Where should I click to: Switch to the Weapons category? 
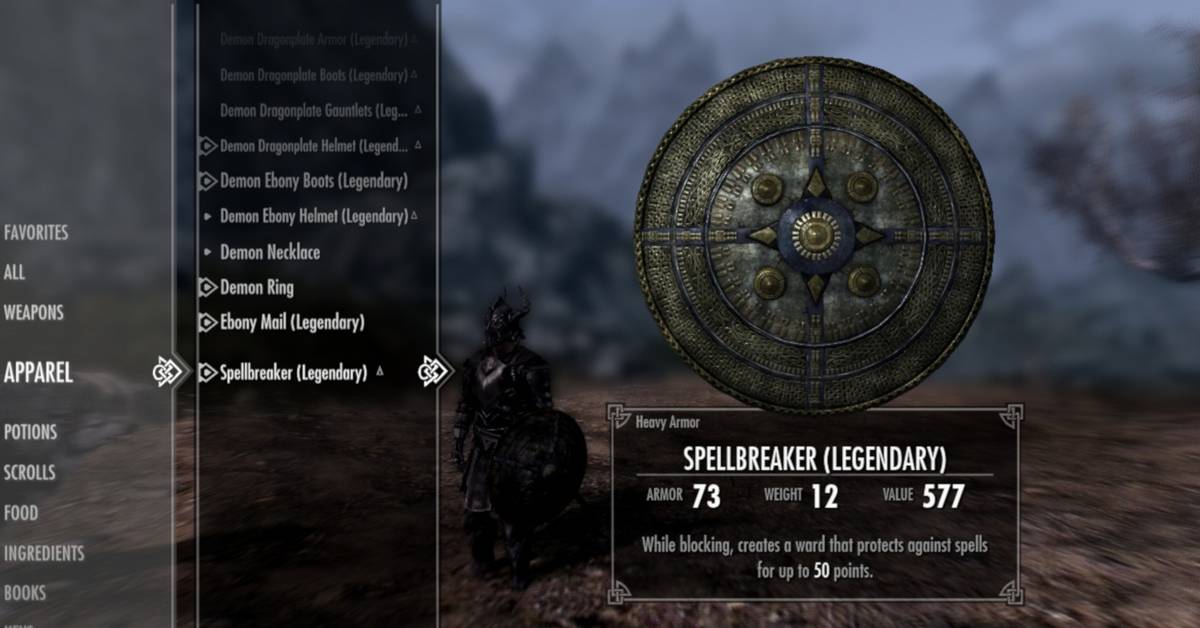(x=33, y=313)
